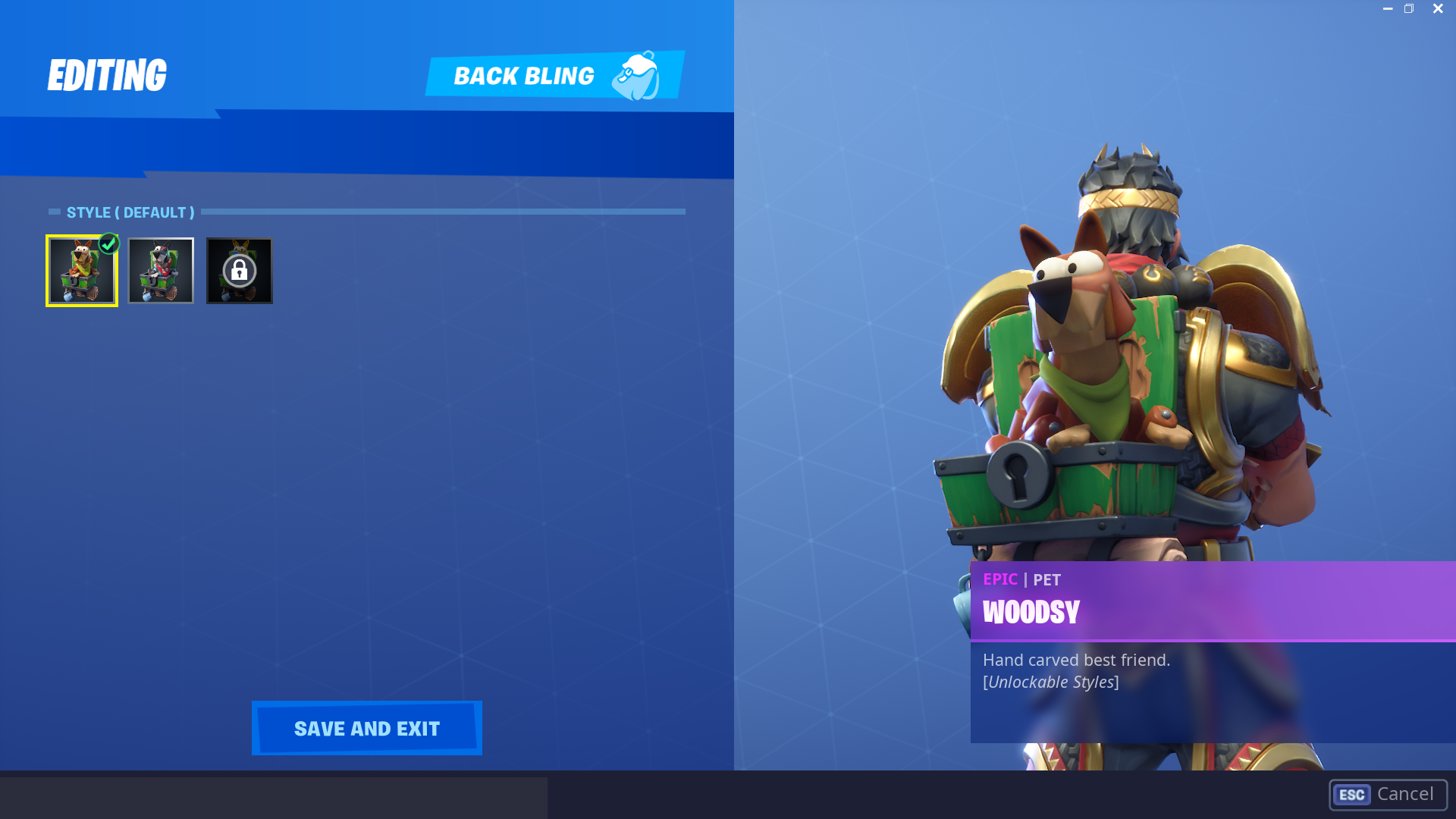The width and height of the screenshot is (1456, 819).
Task: Switch to the second Woodsy style variant
Action: pos(160,270)
